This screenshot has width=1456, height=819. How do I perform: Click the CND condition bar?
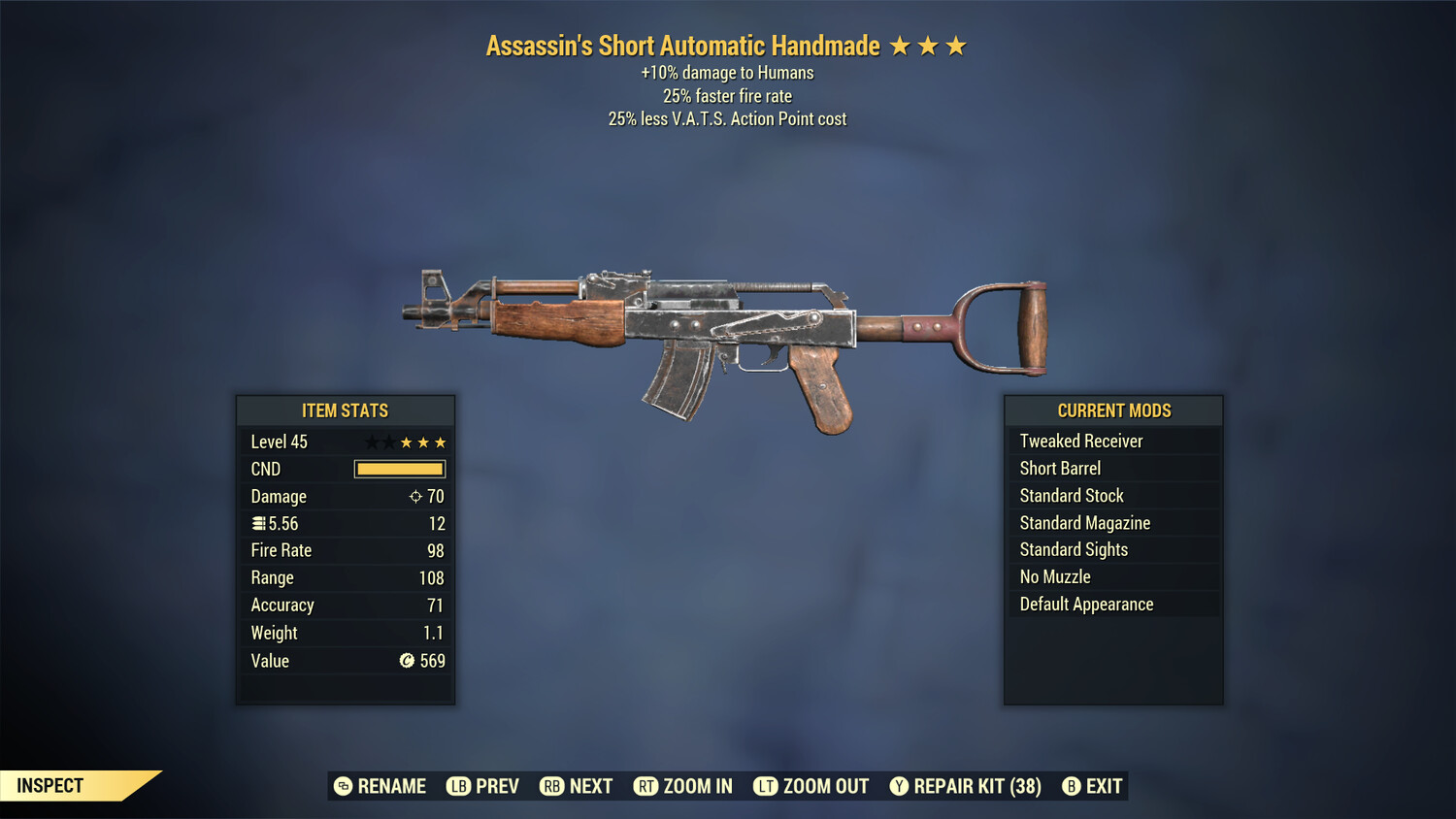[399, 469]
